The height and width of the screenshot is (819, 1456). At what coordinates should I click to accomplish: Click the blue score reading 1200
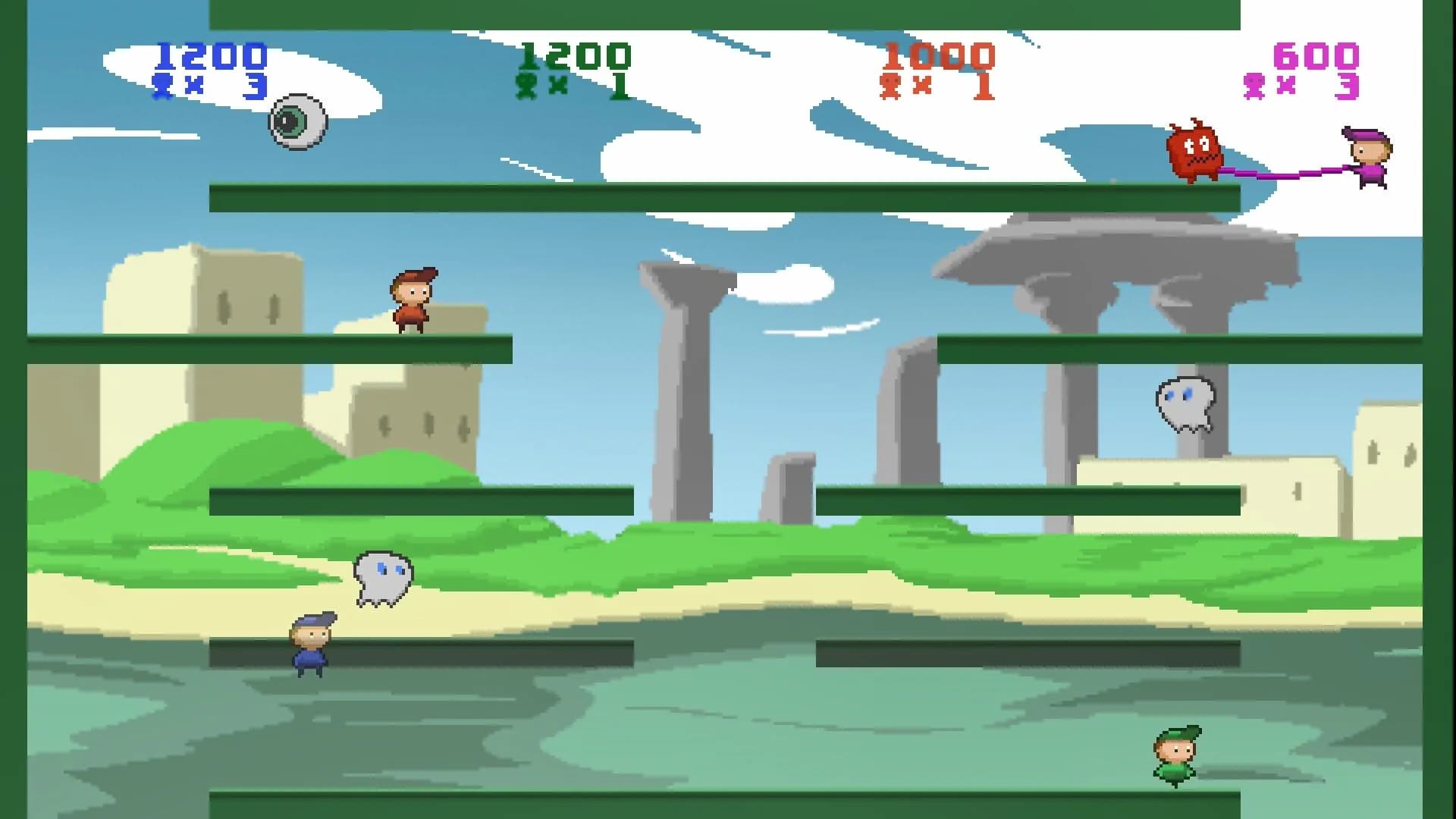click(x=210, y=54)
